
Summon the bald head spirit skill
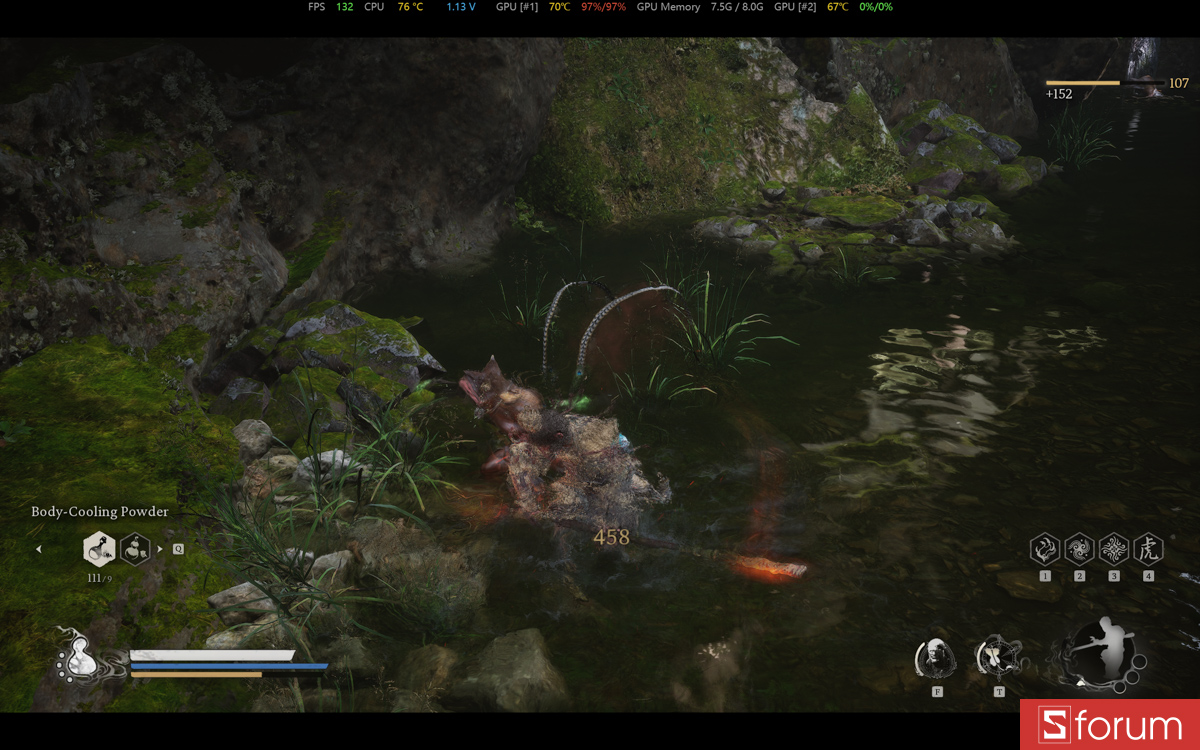click(936, 657)
